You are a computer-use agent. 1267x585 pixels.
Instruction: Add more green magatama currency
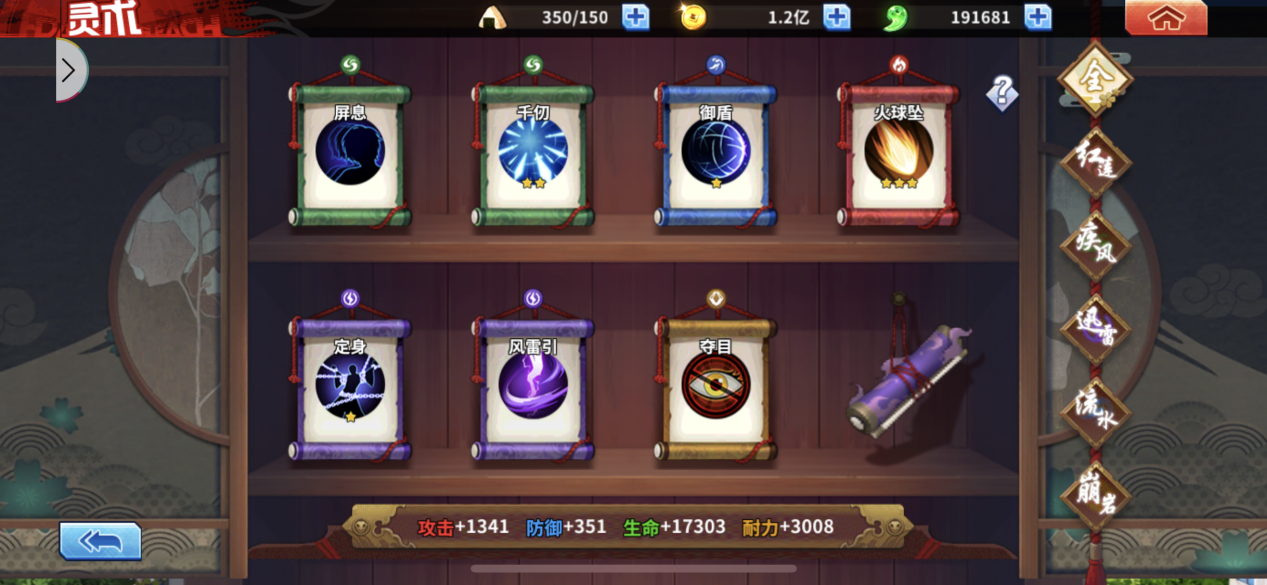pyautogui.click(x=1038, y=17)
